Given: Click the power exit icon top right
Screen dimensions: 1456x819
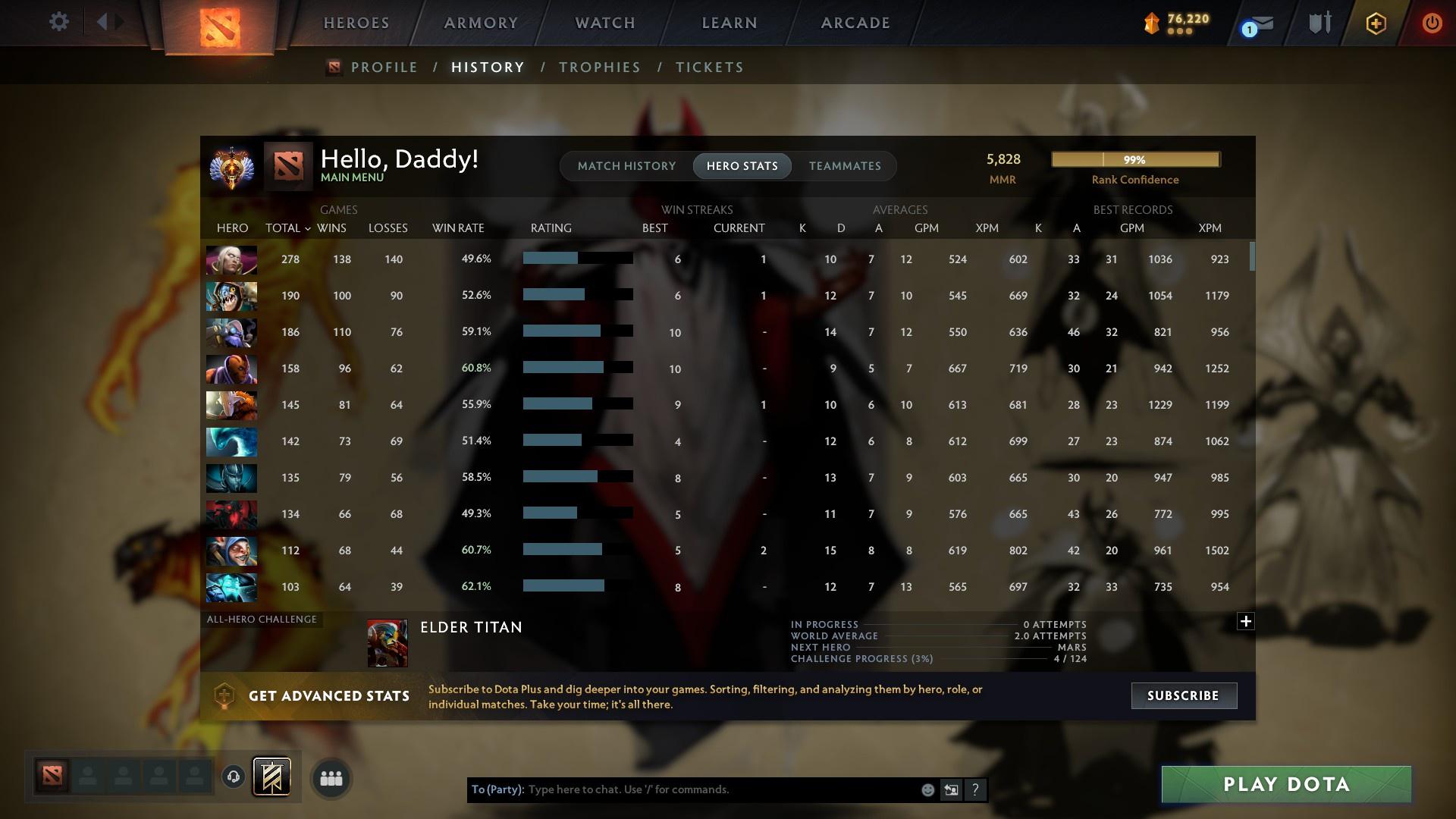Looking at the screenshot, I should 1432,23.
